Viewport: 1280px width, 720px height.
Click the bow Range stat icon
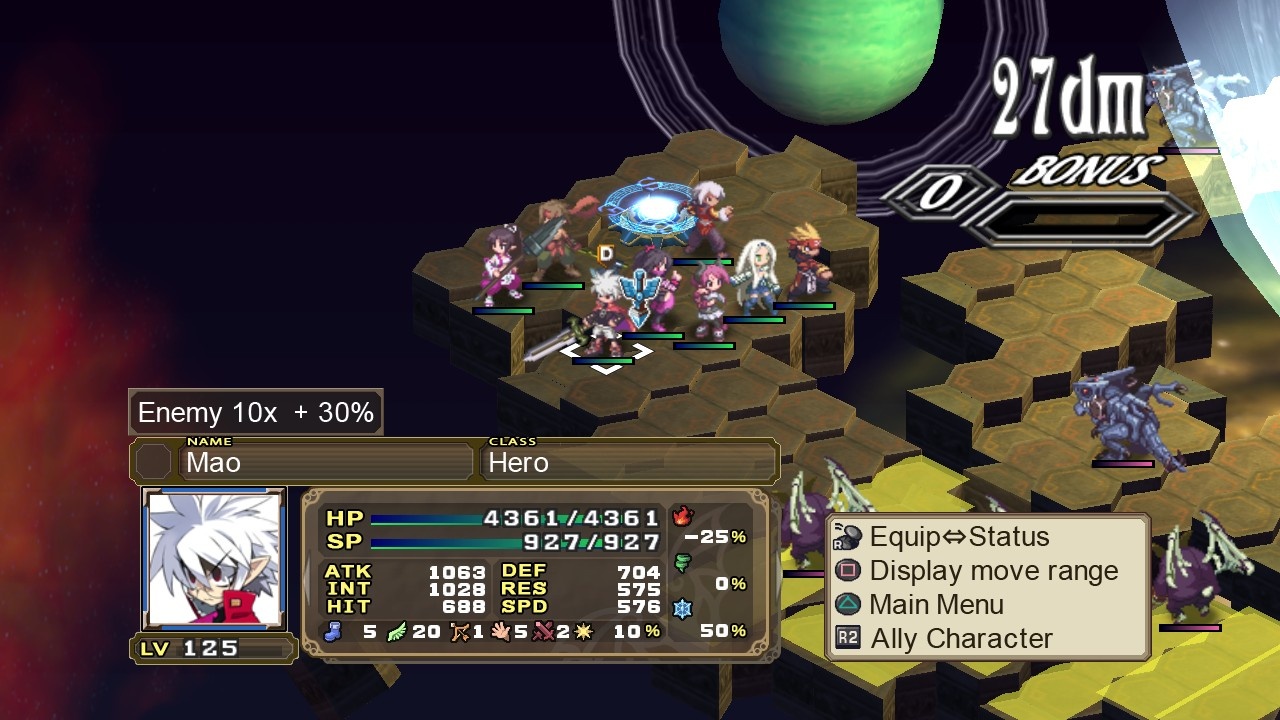point(462,630)
